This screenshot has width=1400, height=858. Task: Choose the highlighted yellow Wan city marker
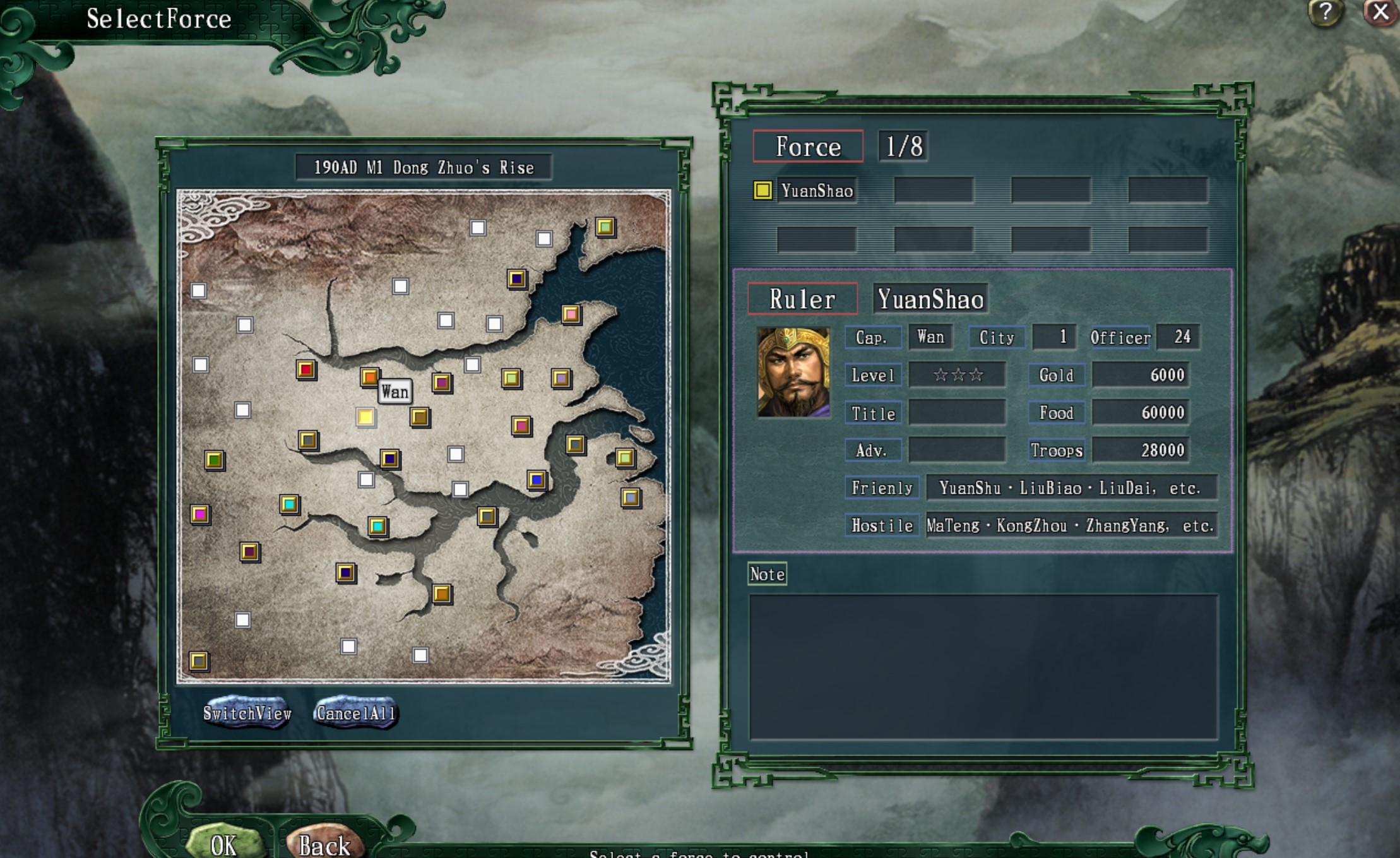point(365,417)
